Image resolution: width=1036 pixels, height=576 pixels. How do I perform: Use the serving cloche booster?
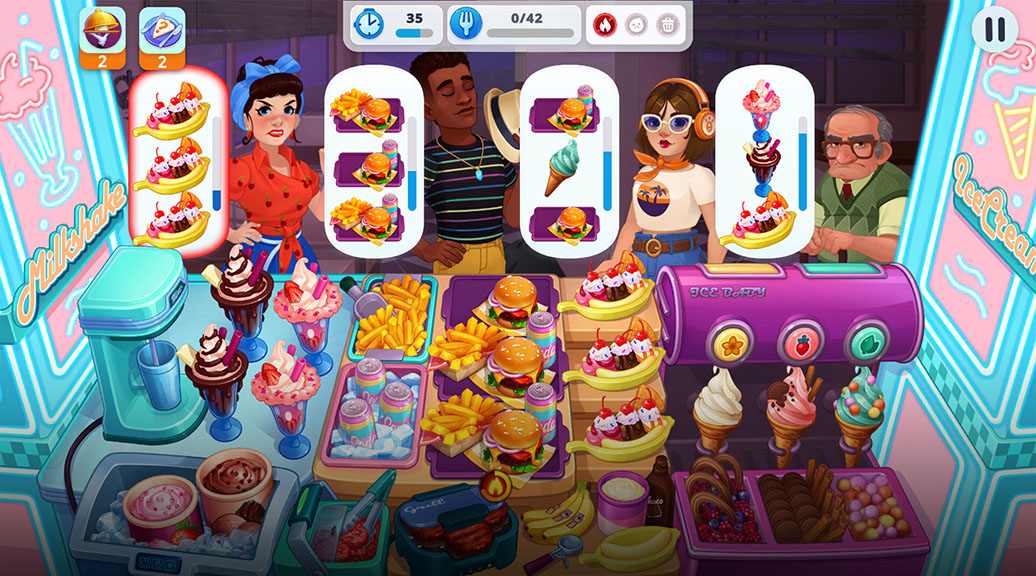click(x=102, y=31)
